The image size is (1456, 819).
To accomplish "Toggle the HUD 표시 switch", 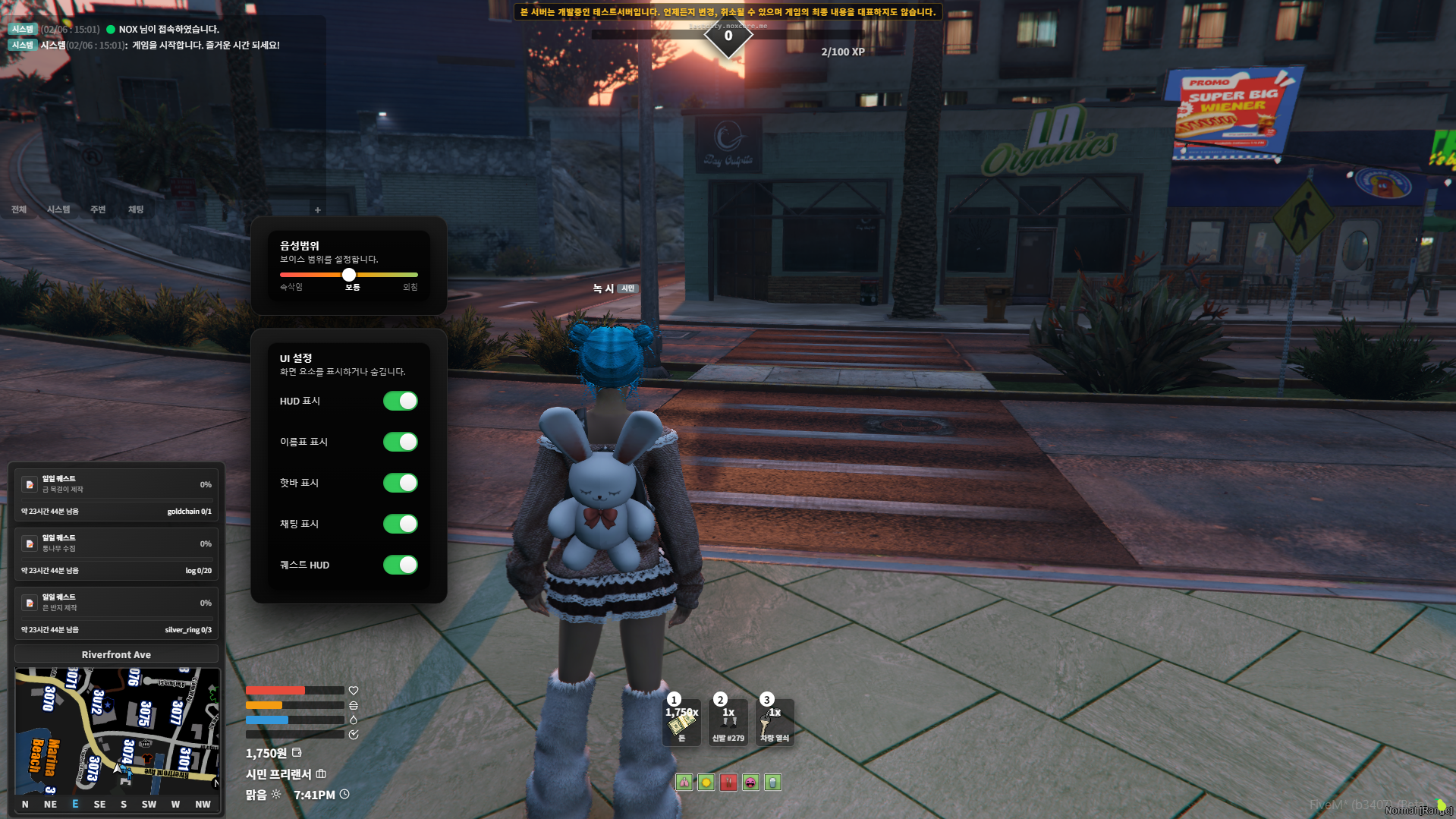I will pos(400,401).
